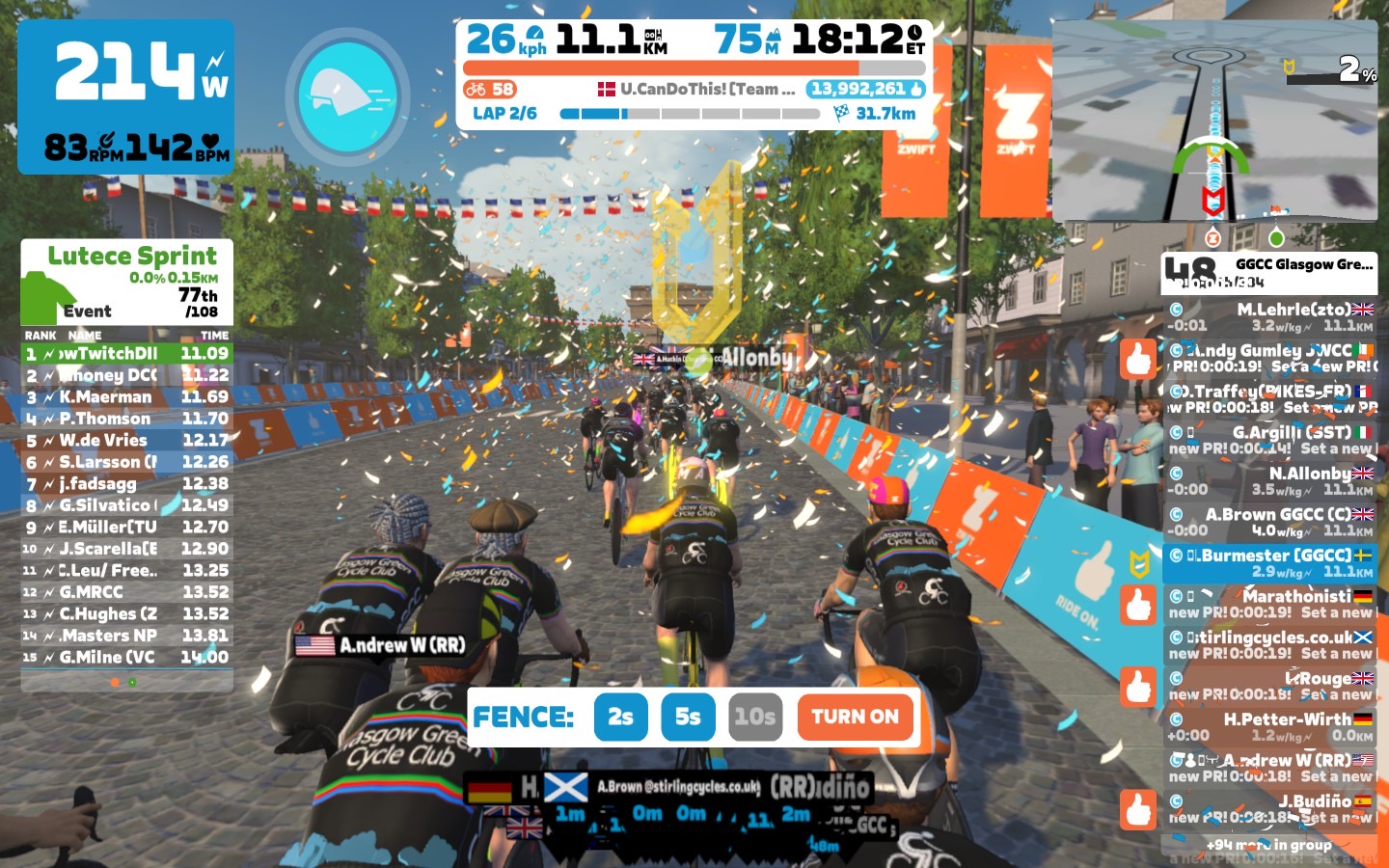Send a Ride On thumbs-up to J.Budiño
Screen dimensions: 1389x868
[1138, 809]
